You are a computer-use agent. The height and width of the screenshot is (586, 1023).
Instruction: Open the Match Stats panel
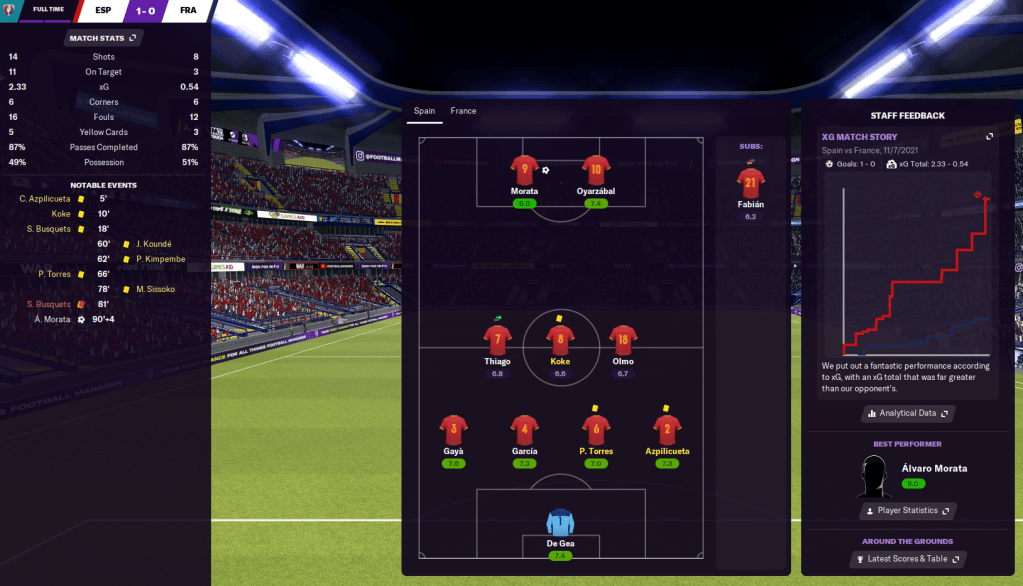[x=104, y=38]
